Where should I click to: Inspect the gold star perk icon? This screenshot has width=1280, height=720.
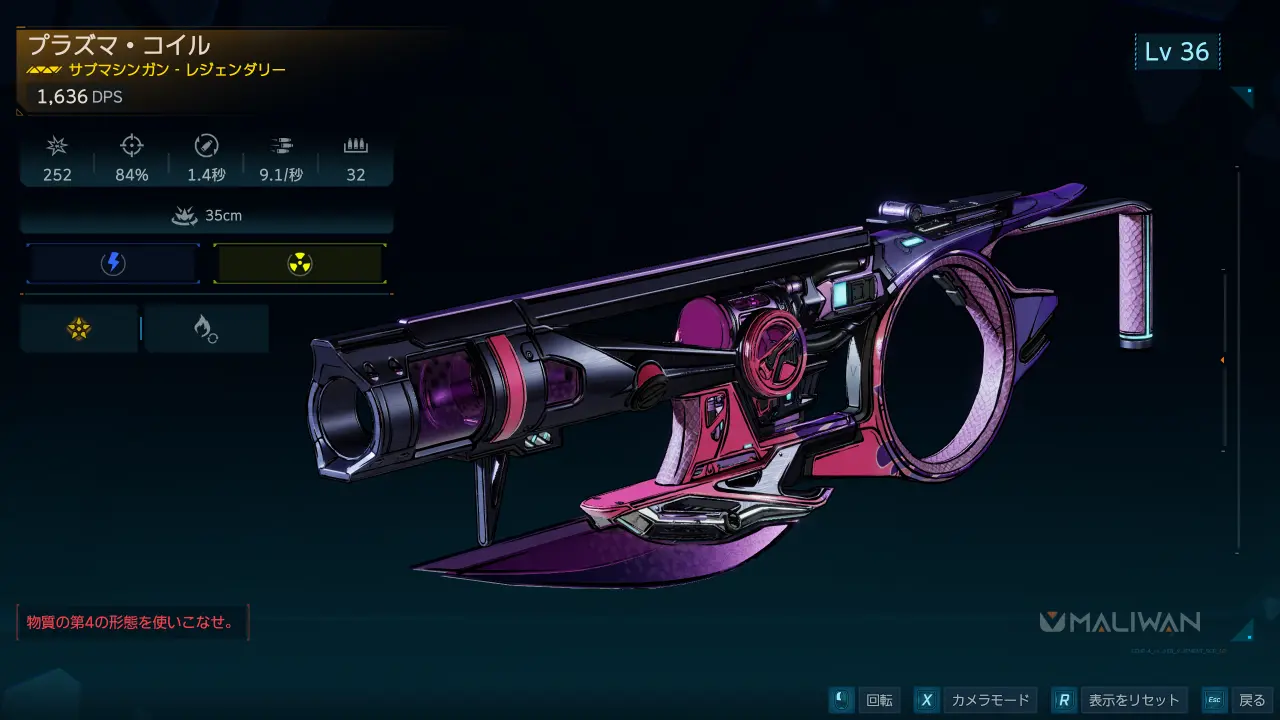(x=79, y=328)
